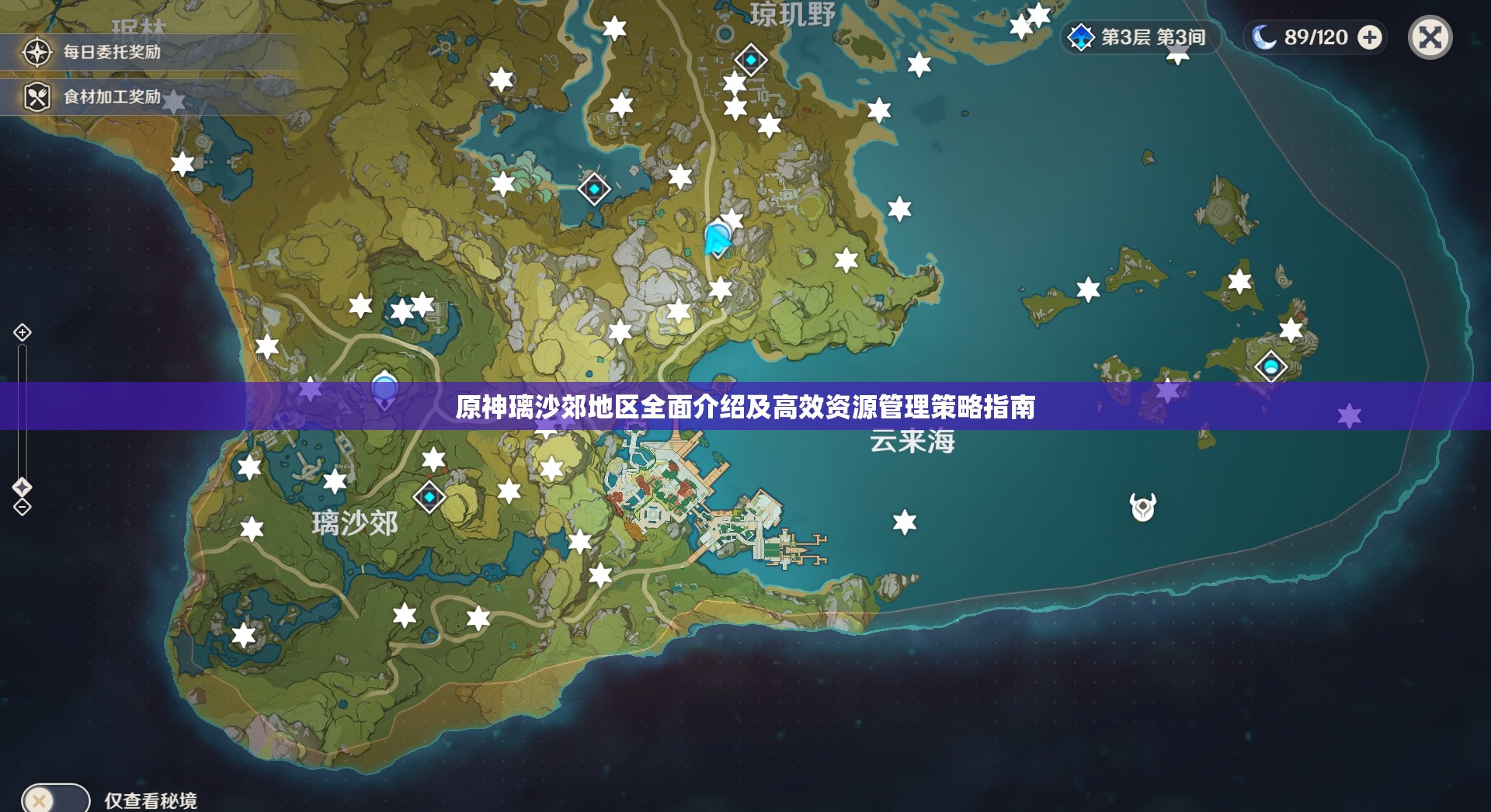This screenshot has width=1491, height=812.
Task: Close the map with the X button
Action: tap(1431, 36)
